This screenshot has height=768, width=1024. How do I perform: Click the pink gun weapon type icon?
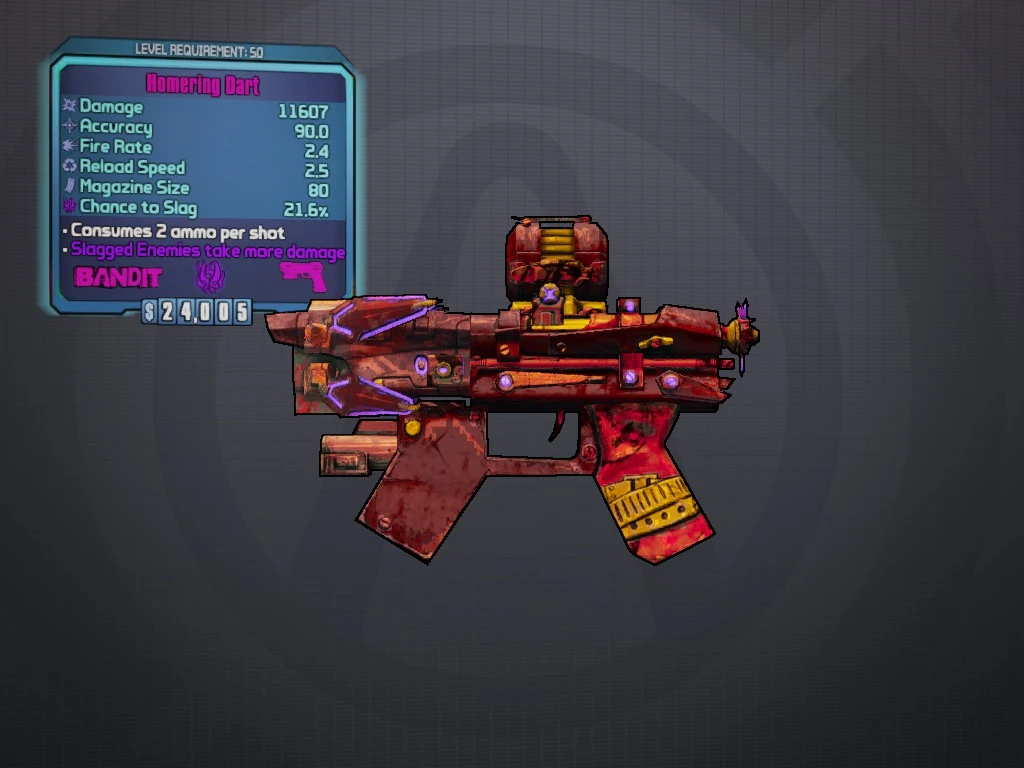[x=303, y=276]
